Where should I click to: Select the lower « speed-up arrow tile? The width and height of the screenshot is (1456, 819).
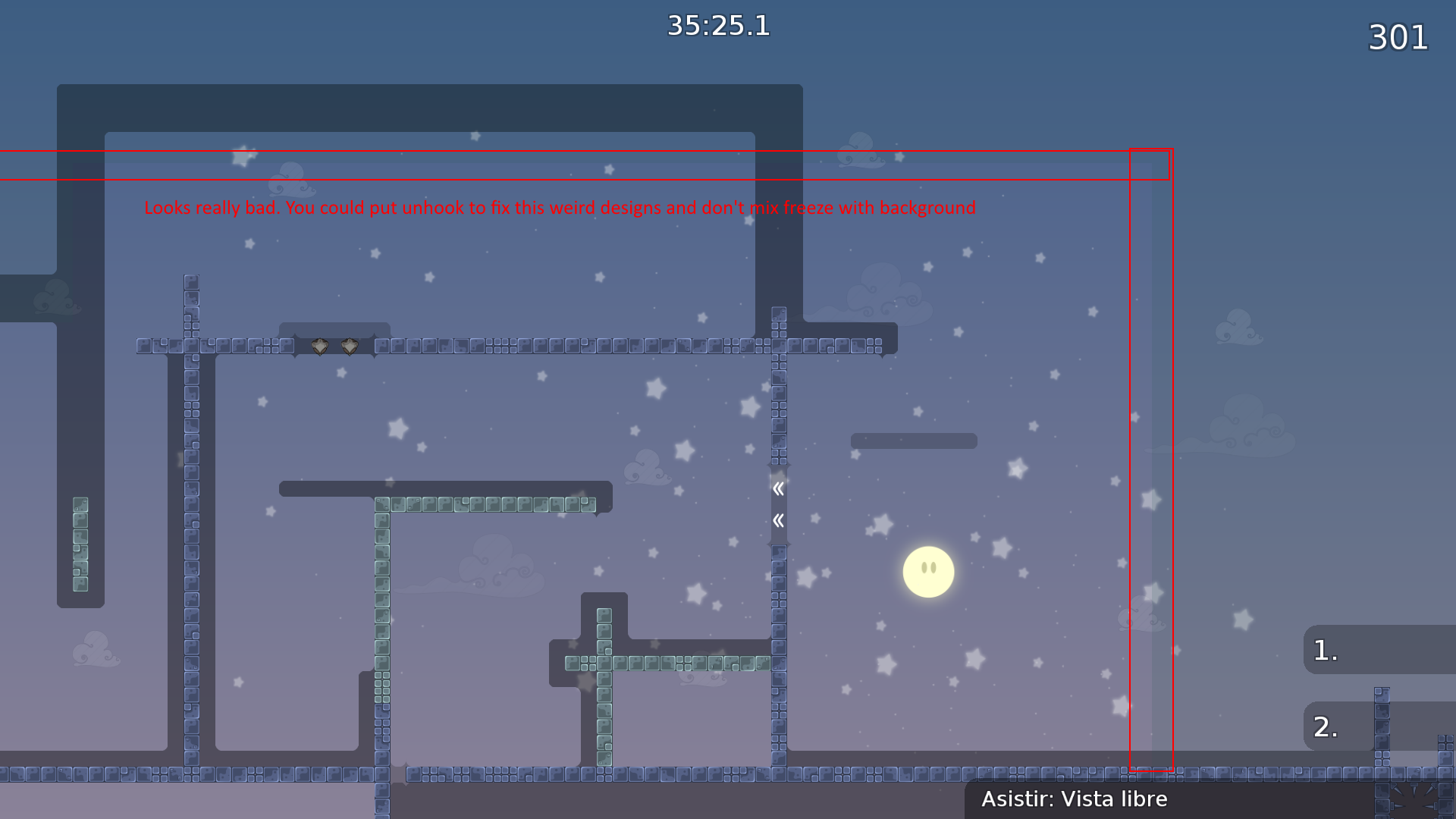point(778,521)
